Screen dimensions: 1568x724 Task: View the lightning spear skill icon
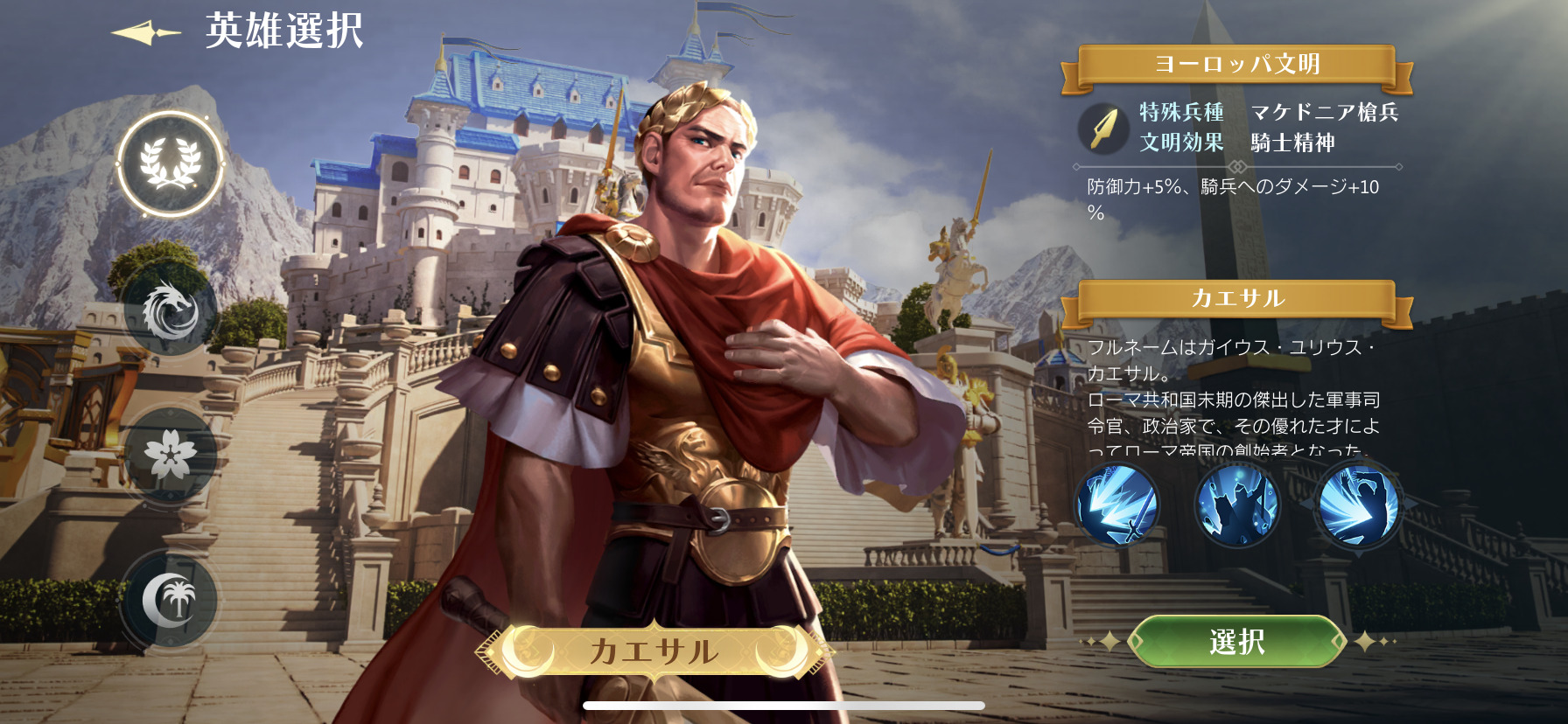pyautogui.click(x=1117, y=505)
